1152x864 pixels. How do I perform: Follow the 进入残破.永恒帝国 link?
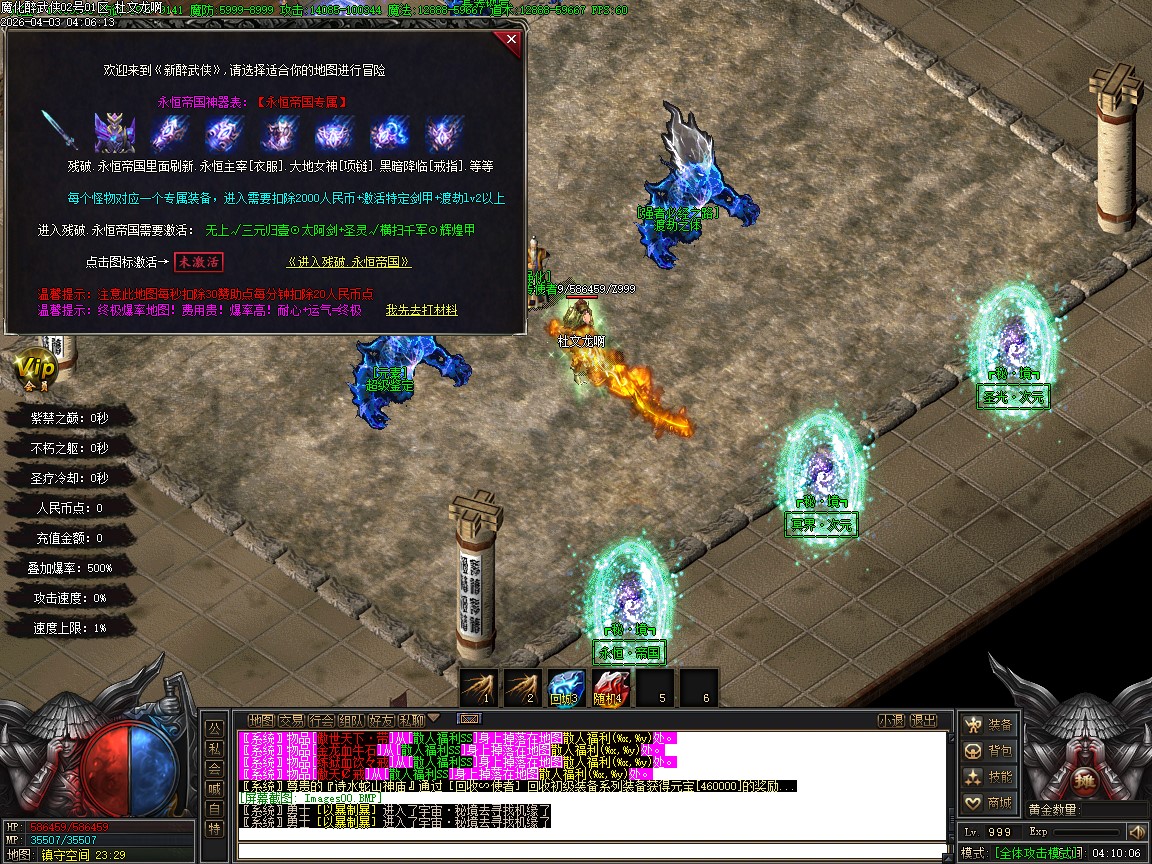[x=349, y=262]
